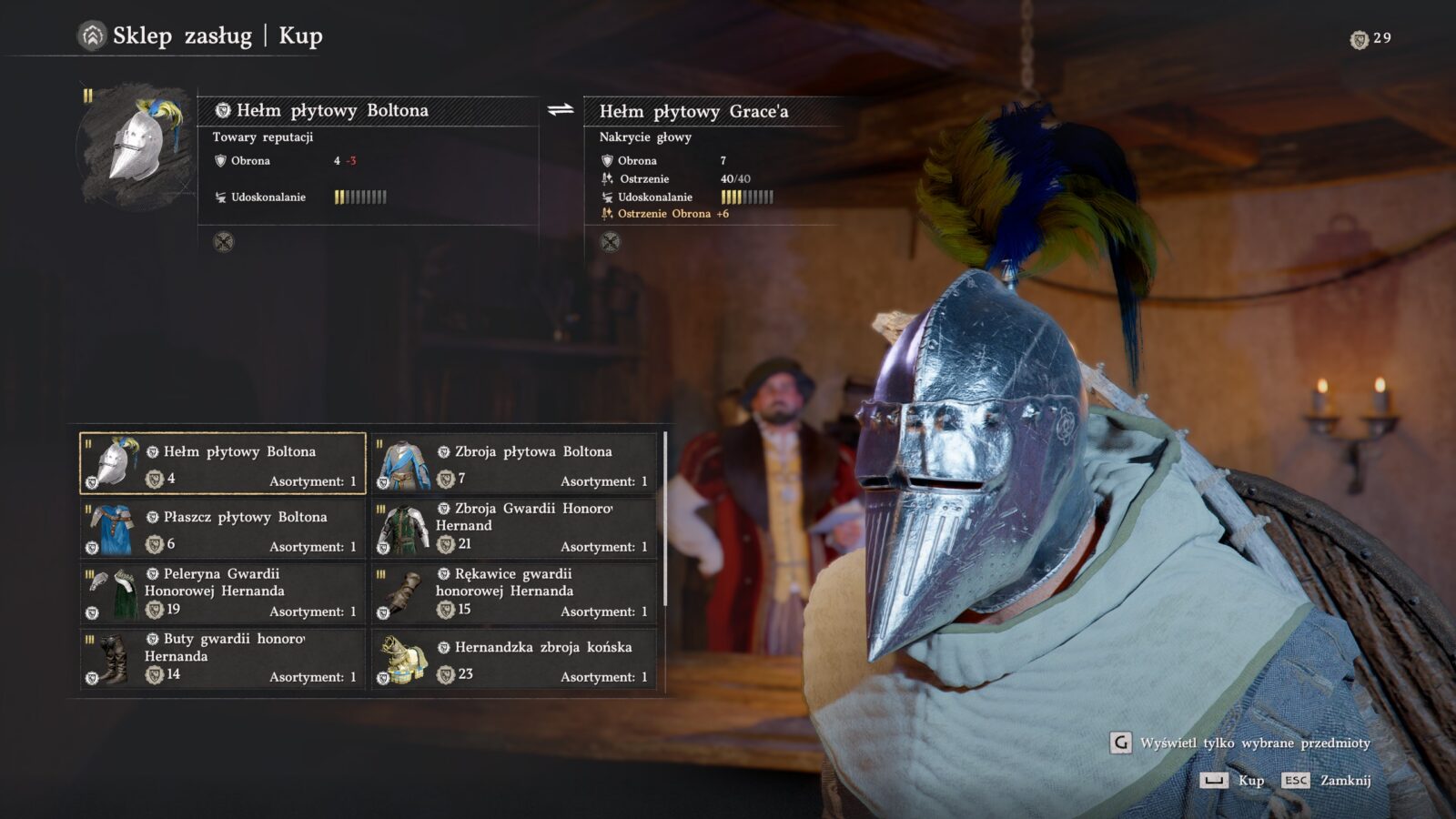Choose Zbroja płytowa Boltona from the list

tap(514, 464)
